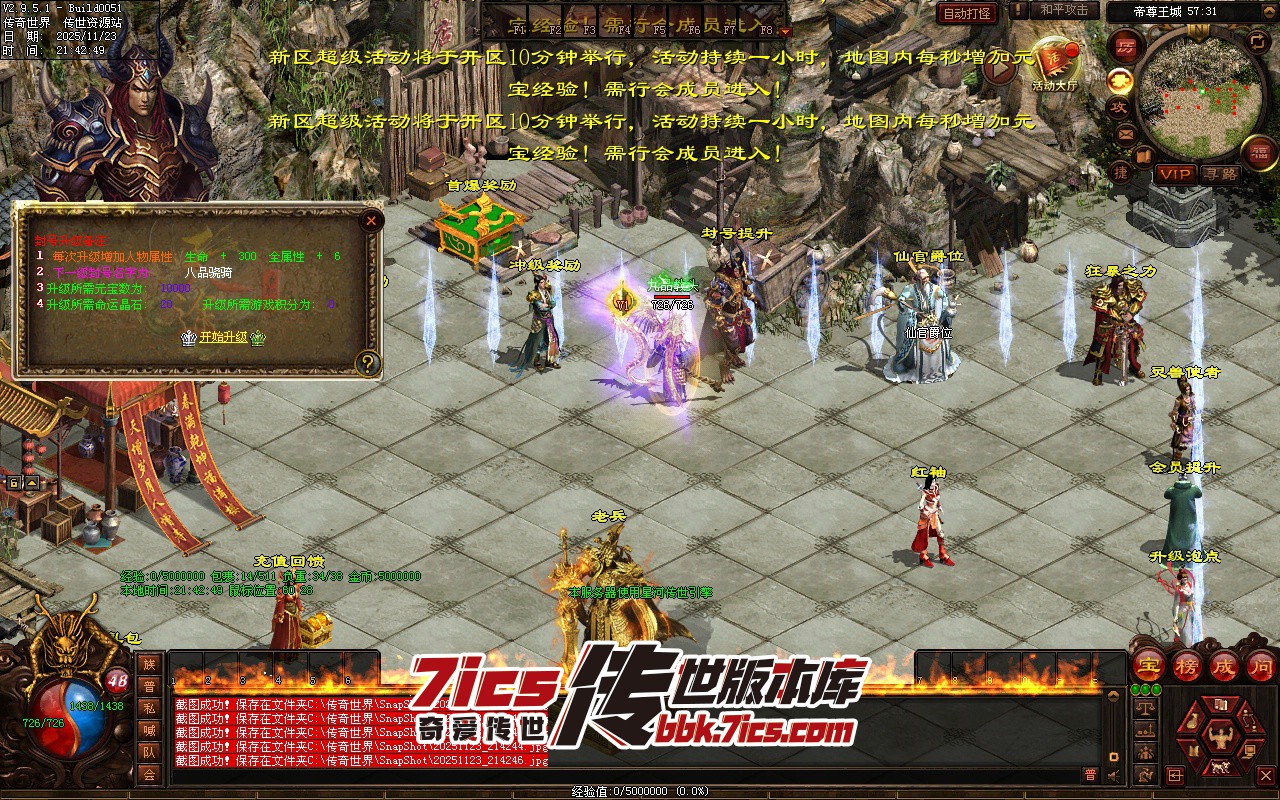Click the 福 welfare round button
The height and width of the screenshot is (800, 1280).
[x=1259, y=152]
